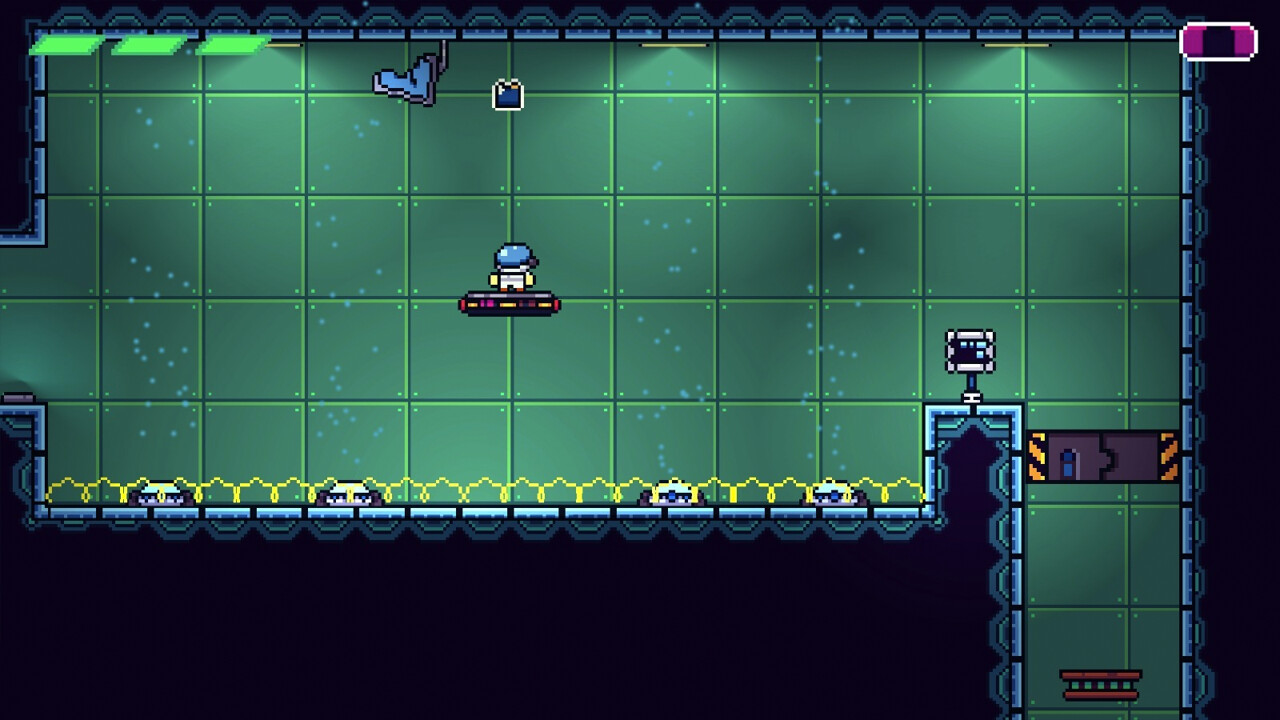Open the striped hazard panel on the right wall
The width and height of the screenshot is (1280, 720).
pyautogui.click(x=1105, y=454)
